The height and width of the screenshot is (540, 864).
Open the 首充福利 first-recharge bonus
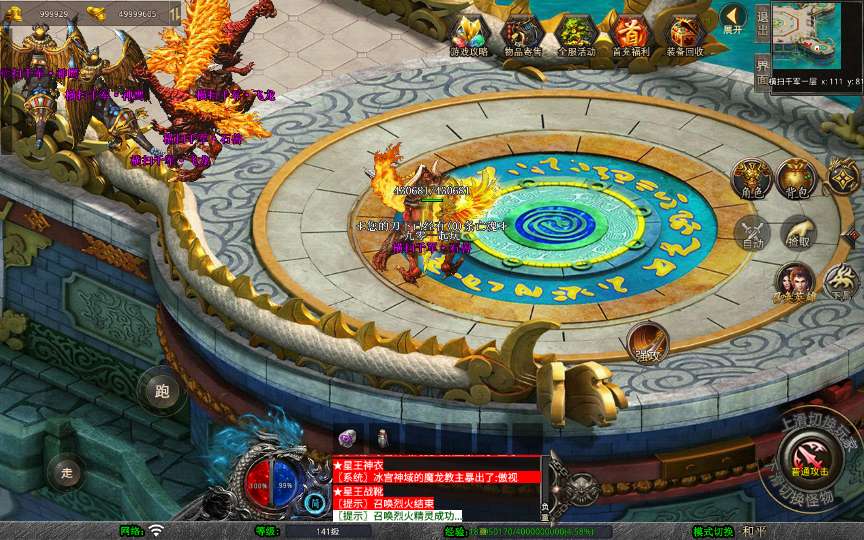(631, 33)
